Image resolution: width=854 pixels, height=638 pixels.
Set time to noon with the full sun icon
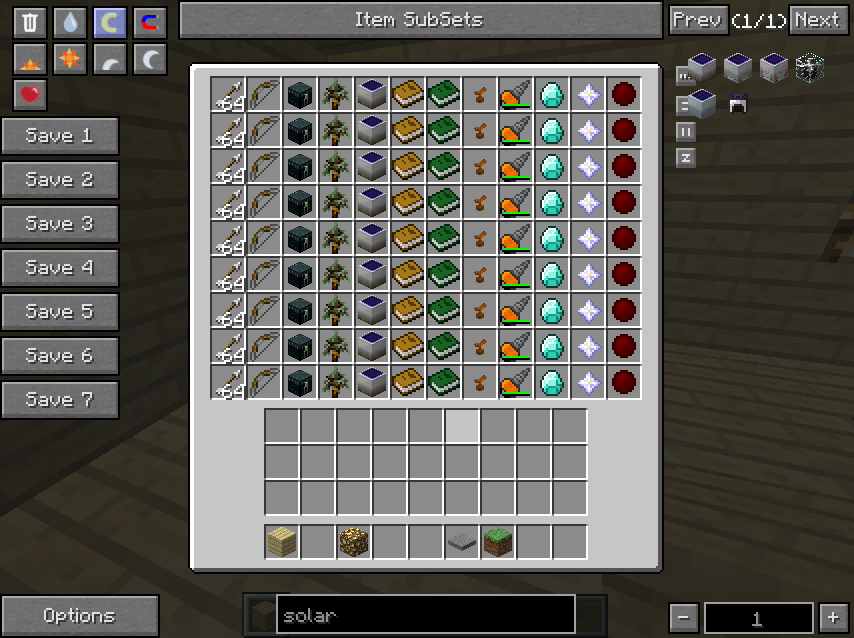coord(70,58)
